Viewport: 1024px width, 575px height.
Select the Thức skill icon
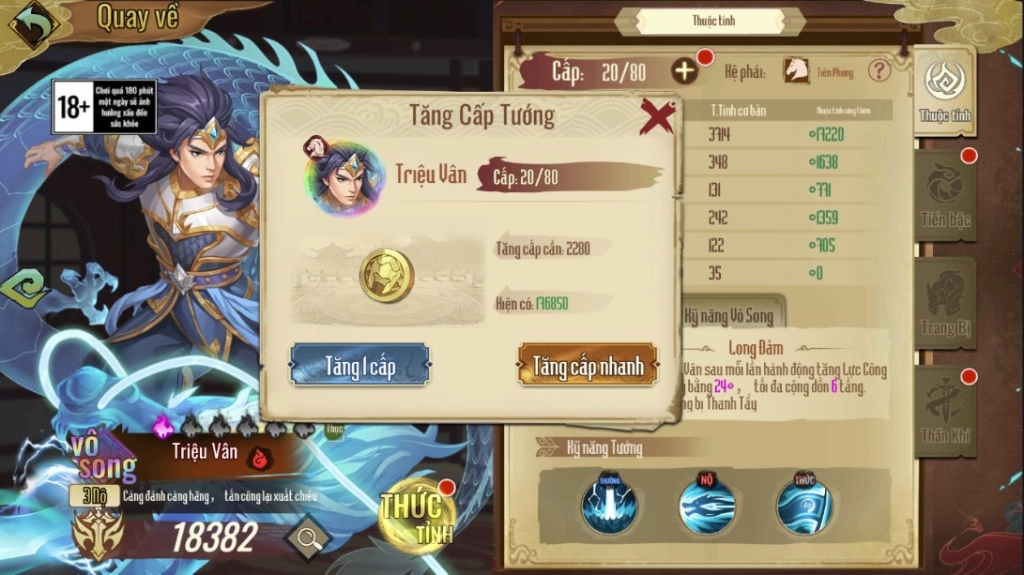click(x=805, y=503)
